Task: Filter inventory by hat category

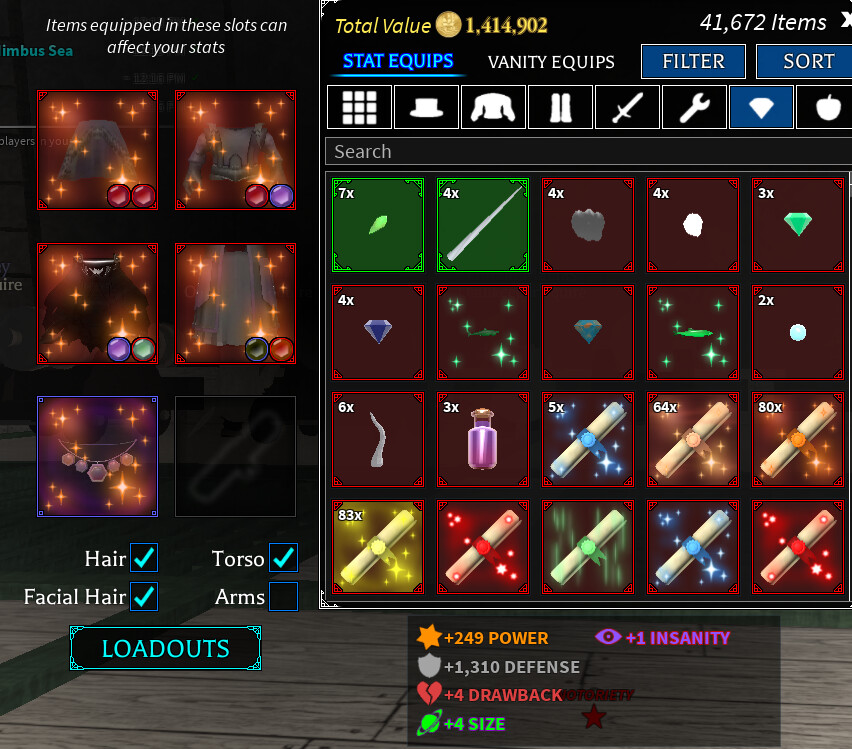Action: tap(426, 107)
